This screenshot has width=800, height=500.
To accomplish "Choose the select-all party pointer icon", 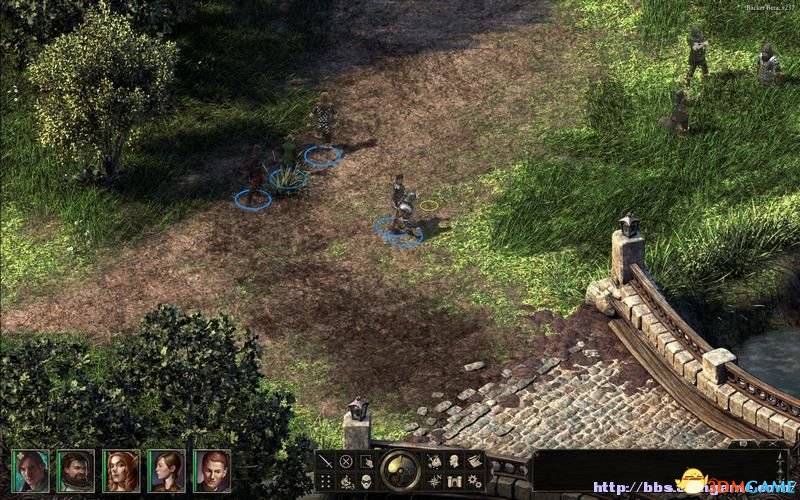I will coord(366,461).
